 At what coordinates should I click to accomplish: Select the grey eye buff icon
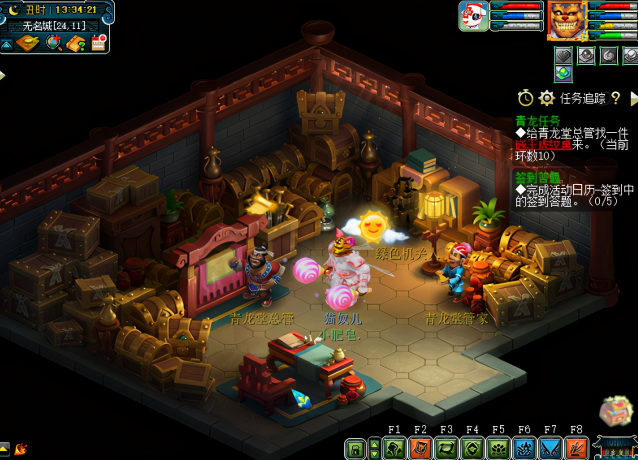(x=586, y=55)
